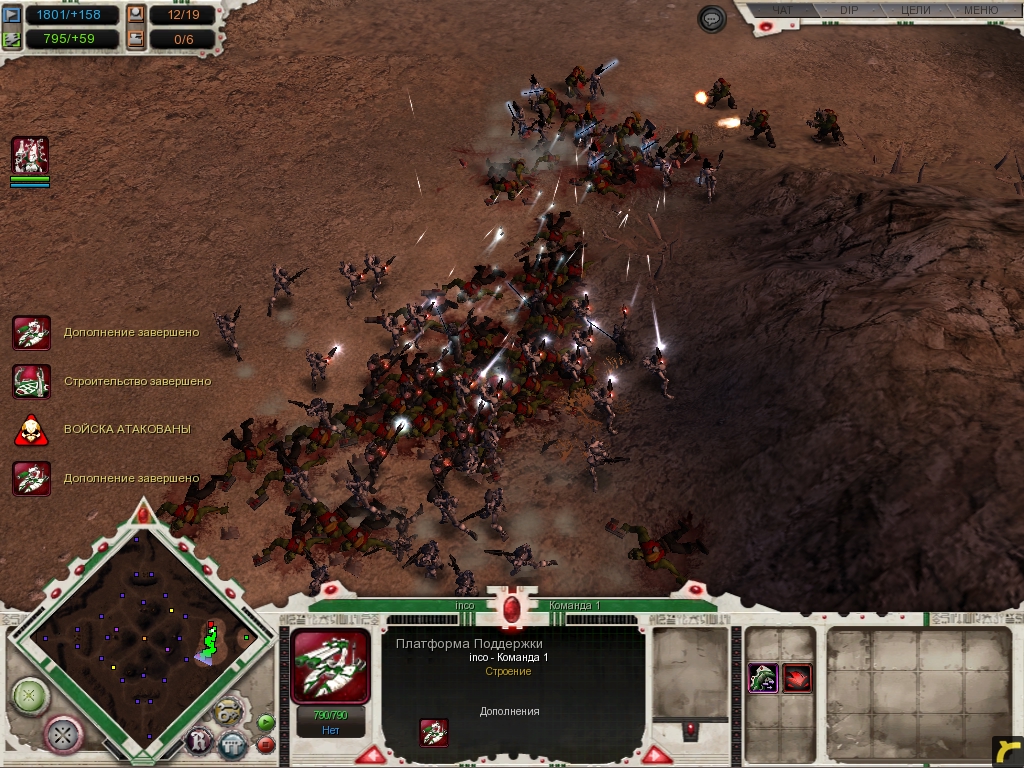Open the DIP diplomacy tab
Image resolution: width=1024 pixels, height=768 pixels.
coord(849,11)
